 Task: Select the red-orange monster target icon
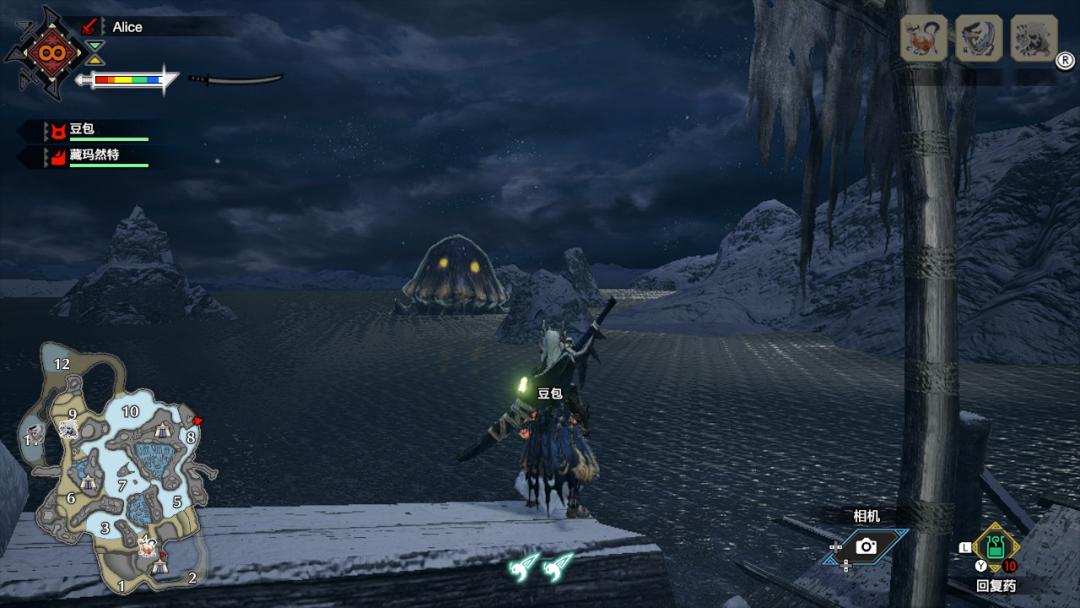pos(923,39)
